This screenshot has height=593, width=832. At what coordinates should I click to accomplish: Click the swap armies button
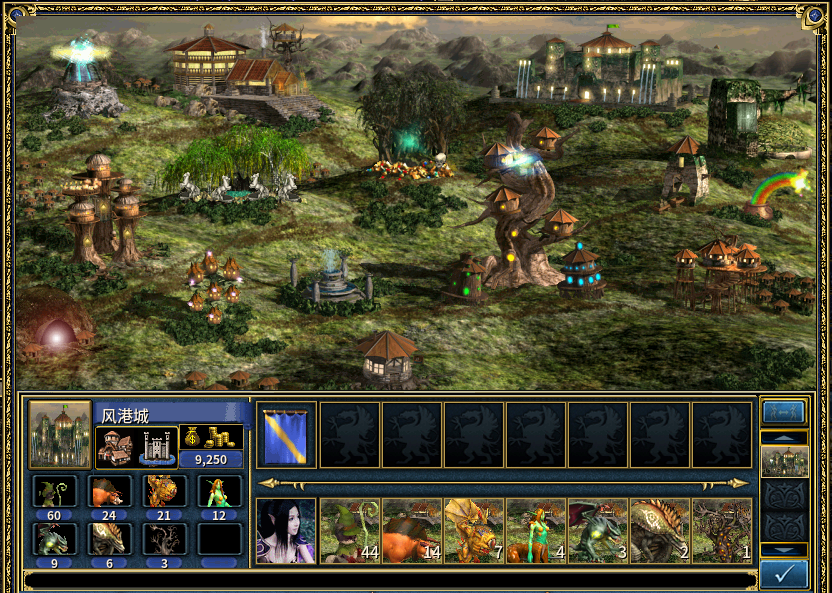coord(783,412)
